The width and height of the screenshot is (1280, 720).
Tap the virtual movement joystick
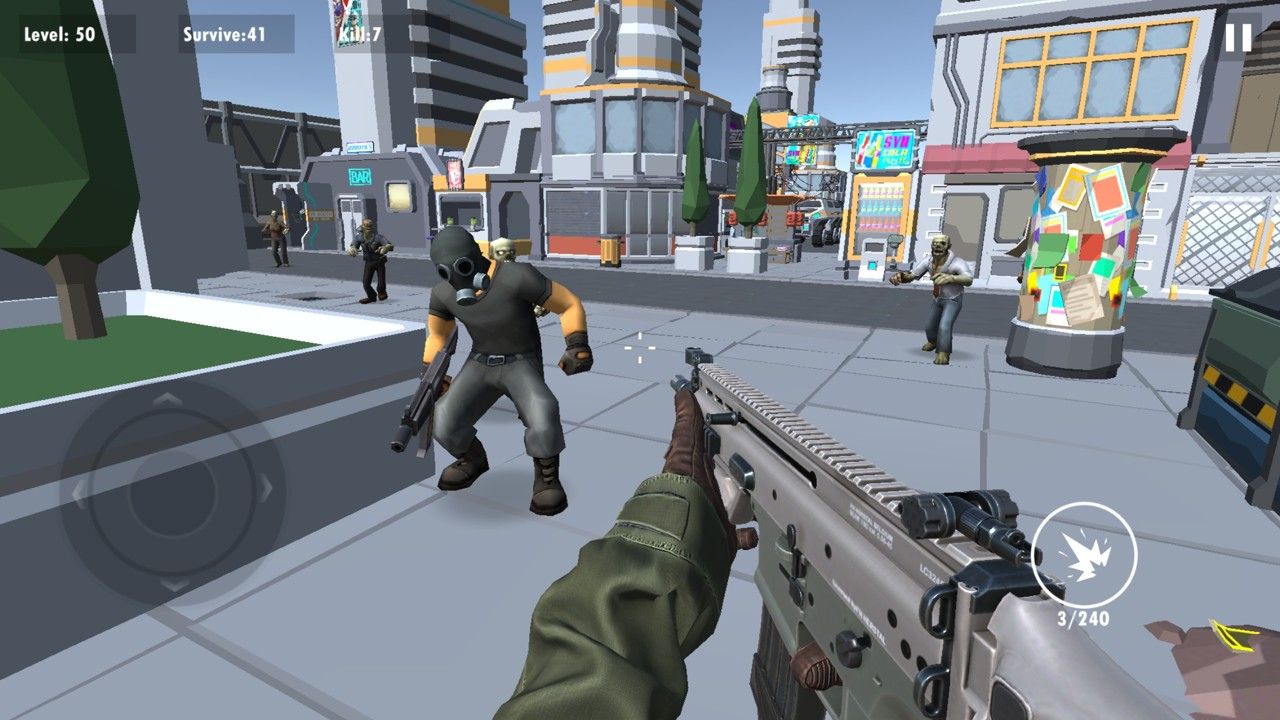point(172,491)
